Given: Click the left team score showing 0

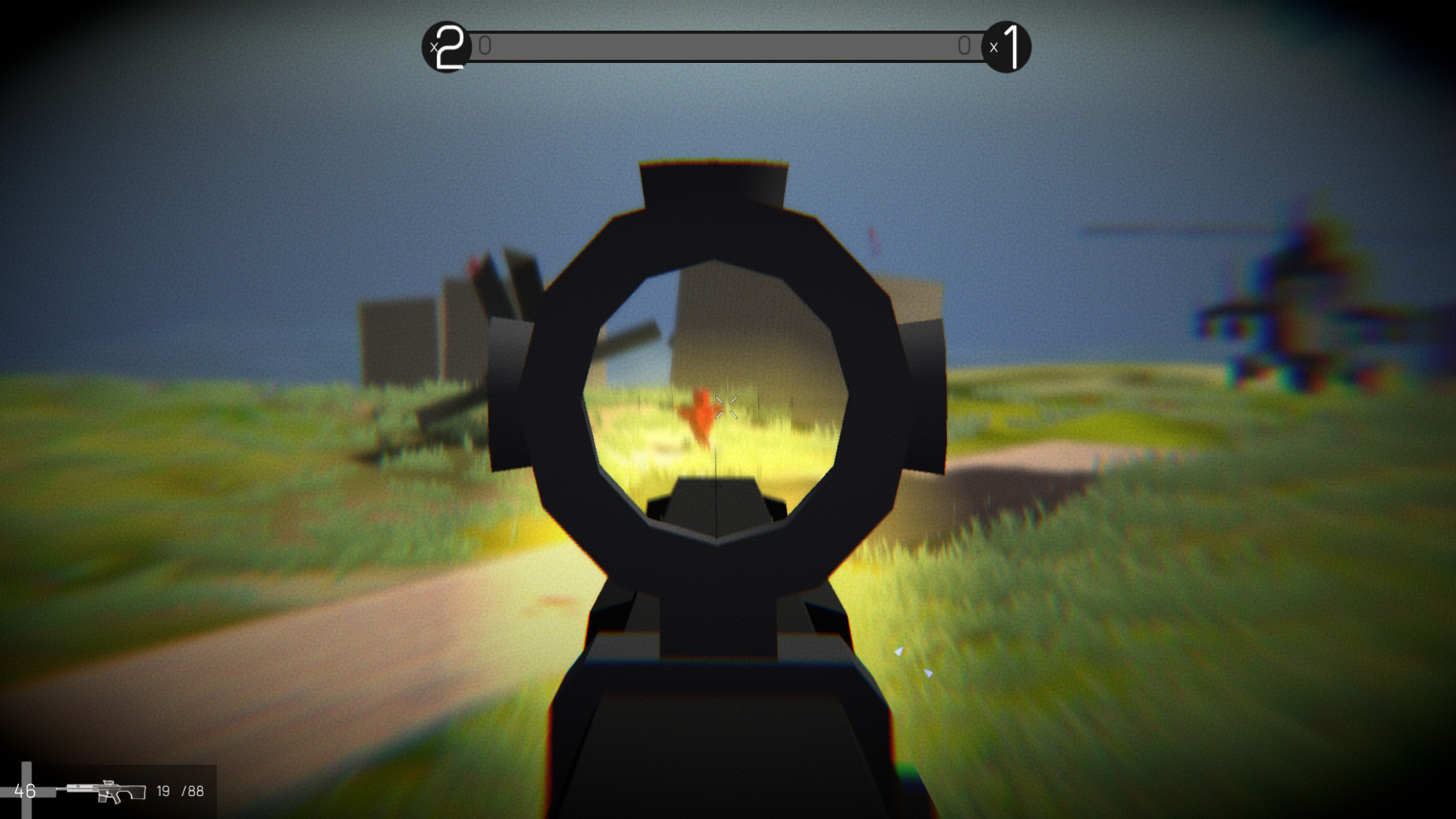Looking at the screenshot, I should tap(485, 46).
